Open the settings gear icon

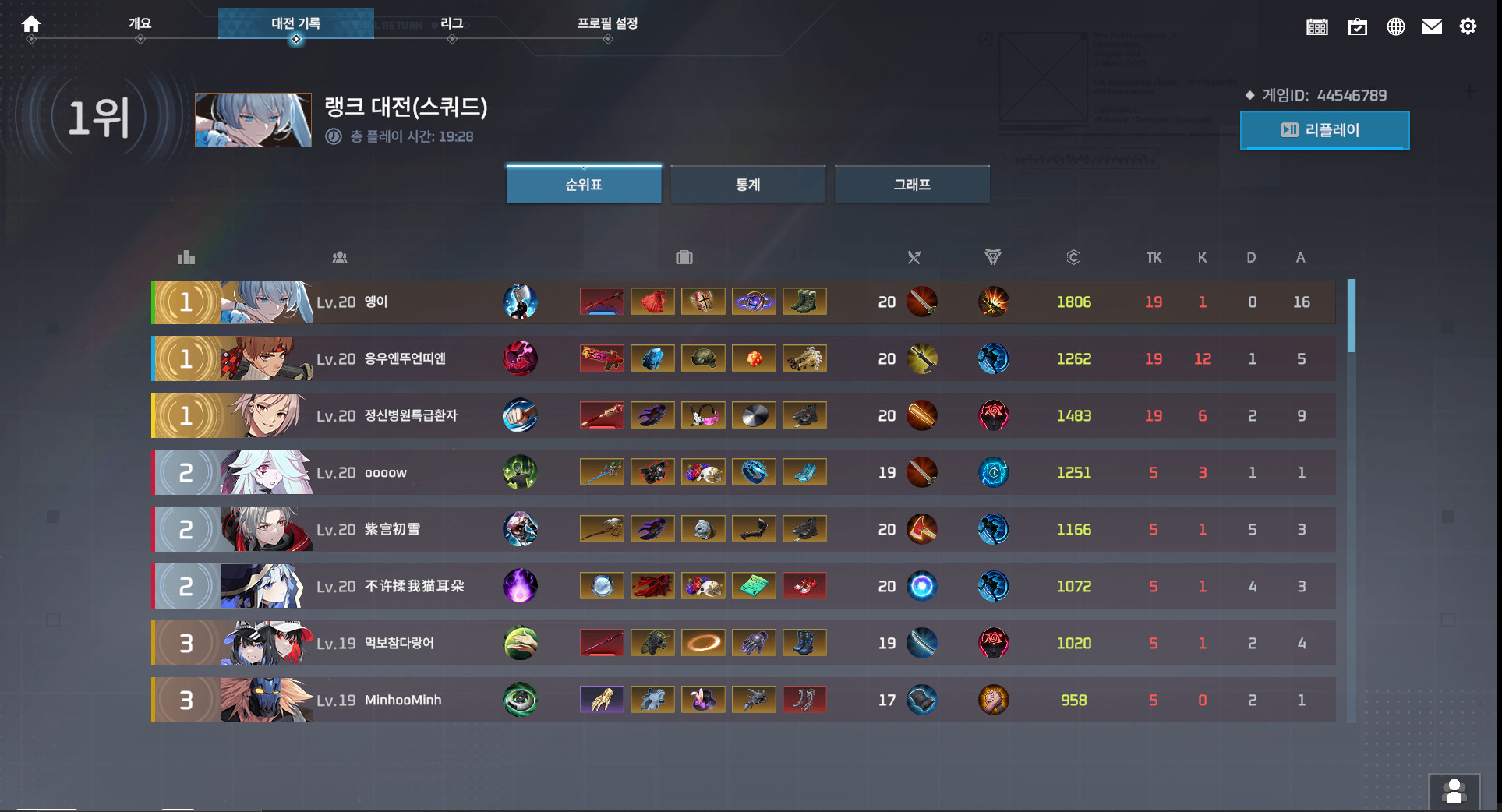(1468, 26)
